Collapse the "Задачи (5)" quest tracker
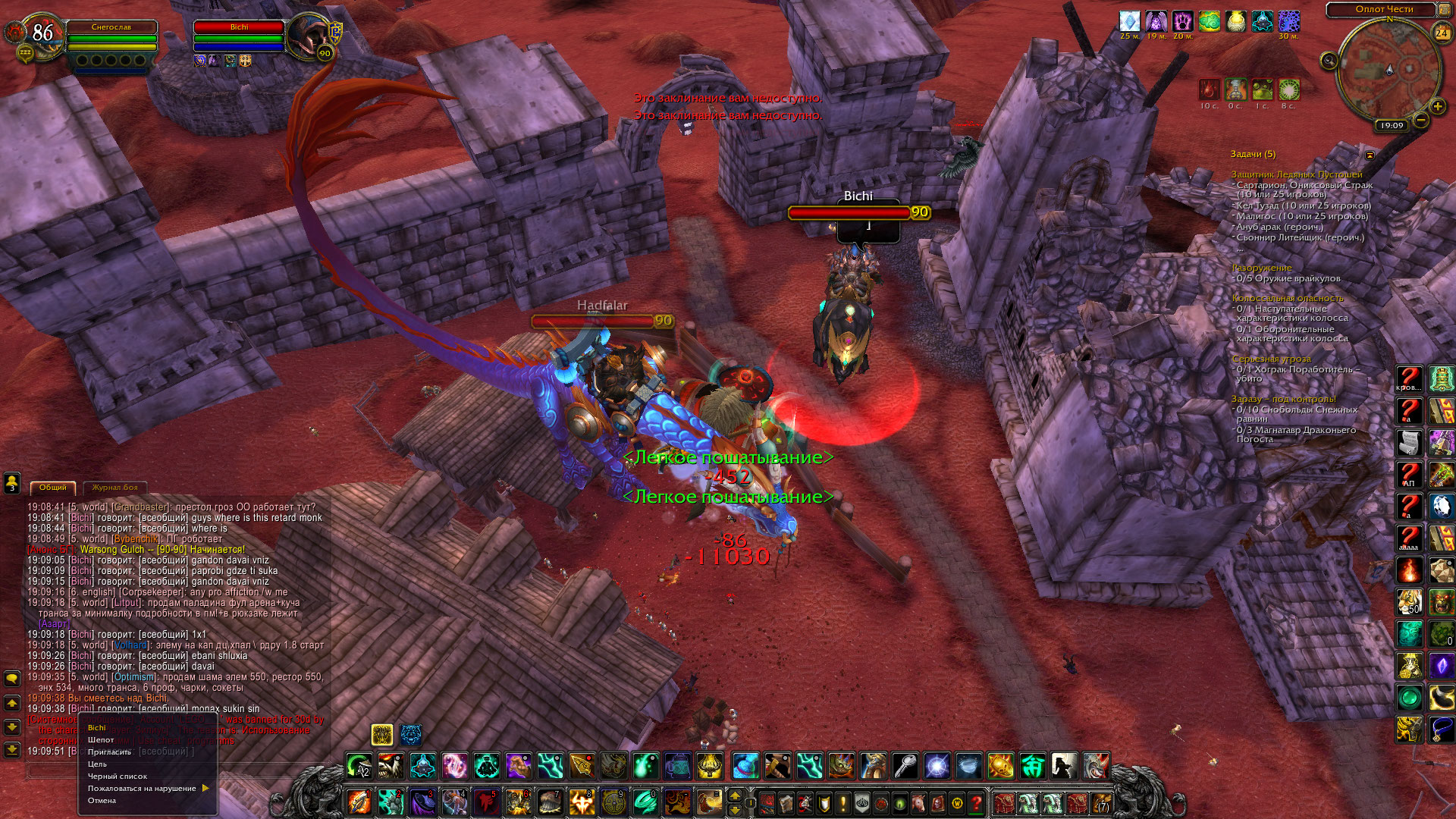Image resolution: width=1456 pixels, height=819 pixels. [1370, 155]
